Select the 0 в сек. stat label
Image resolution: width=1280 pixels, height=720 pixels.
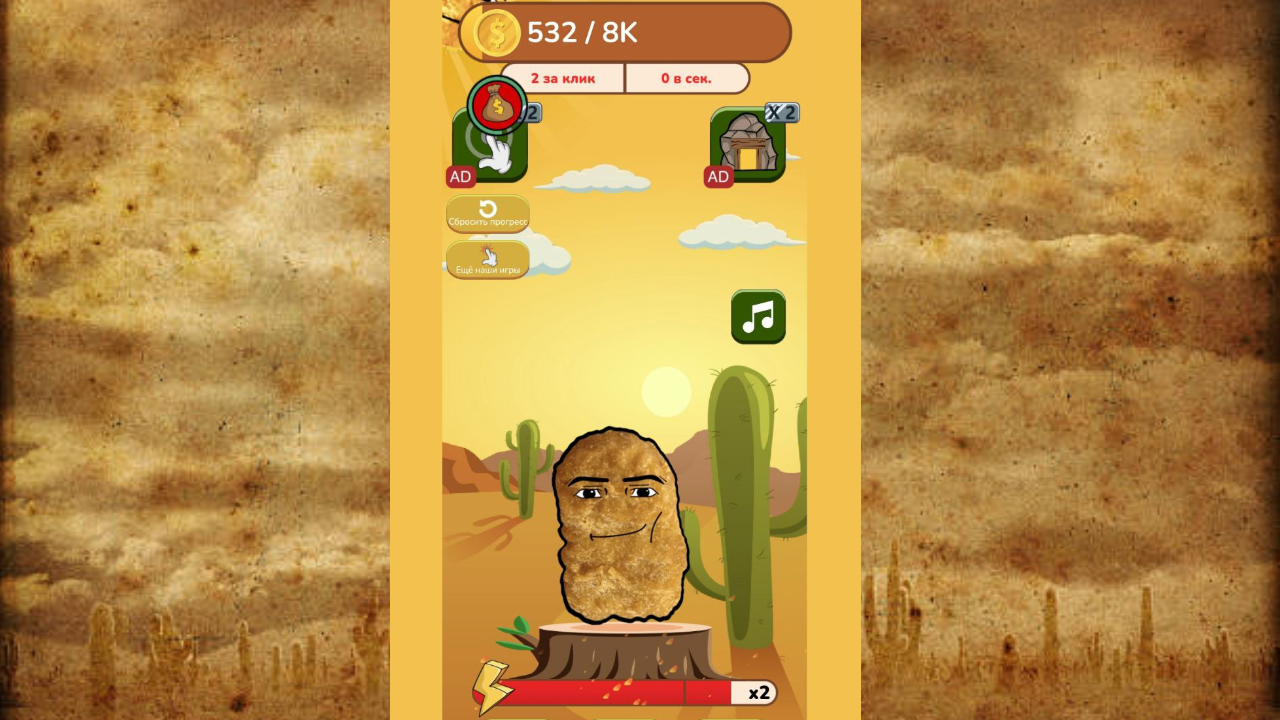tap(687, 78)
